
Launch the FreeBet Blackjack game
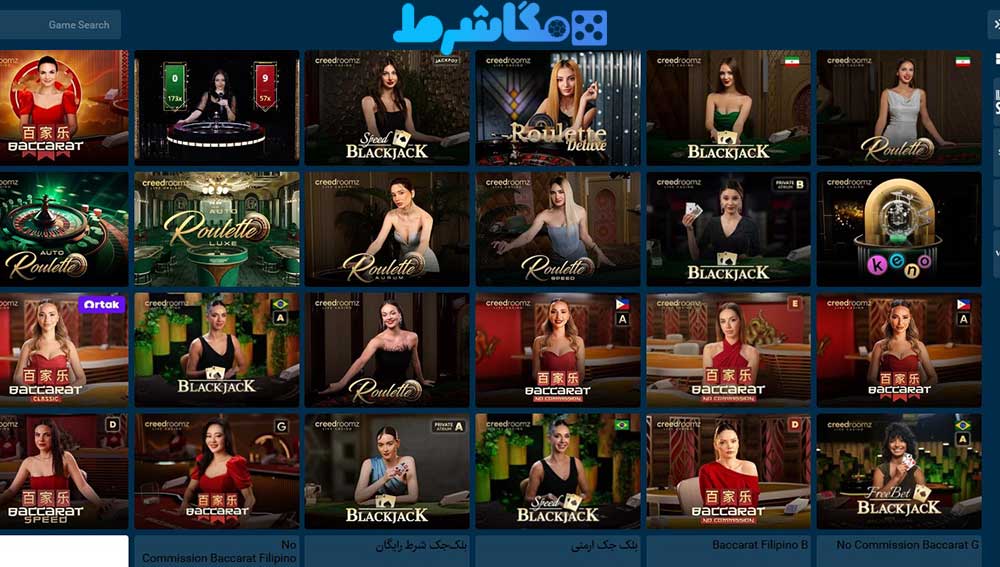(899, 472)
